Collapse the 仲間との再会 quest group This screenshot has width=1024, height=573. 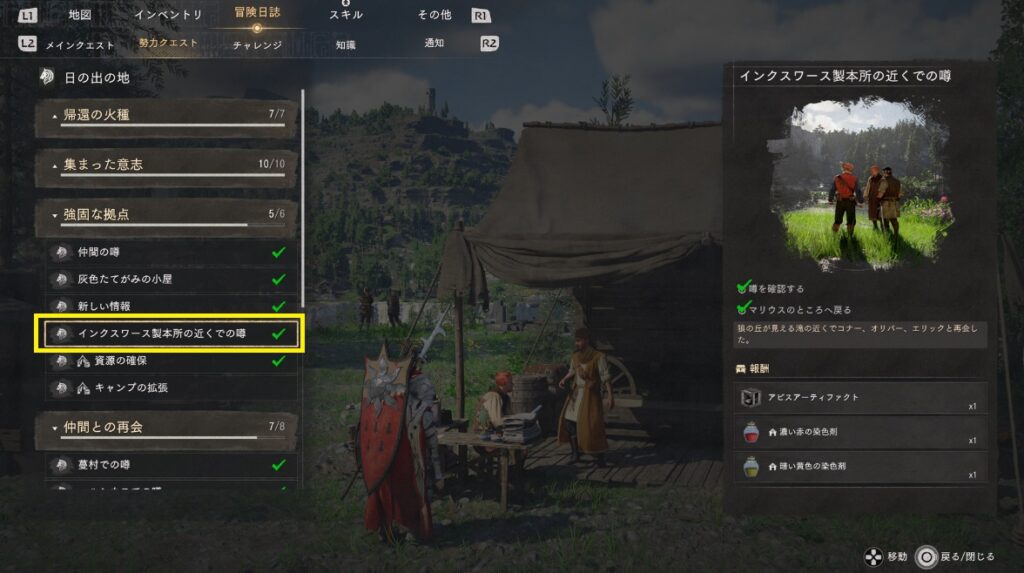(x=167, y=428)
